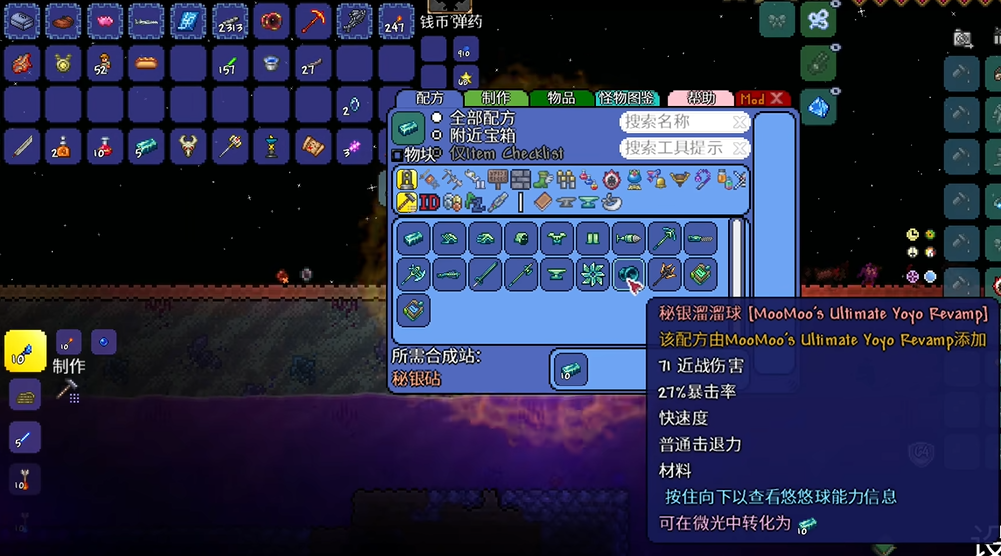The width and height of the screenshot is (1001, 556).
Task: Pick the mythril pickaxe recipe
Action: click(x=664, y=239)
